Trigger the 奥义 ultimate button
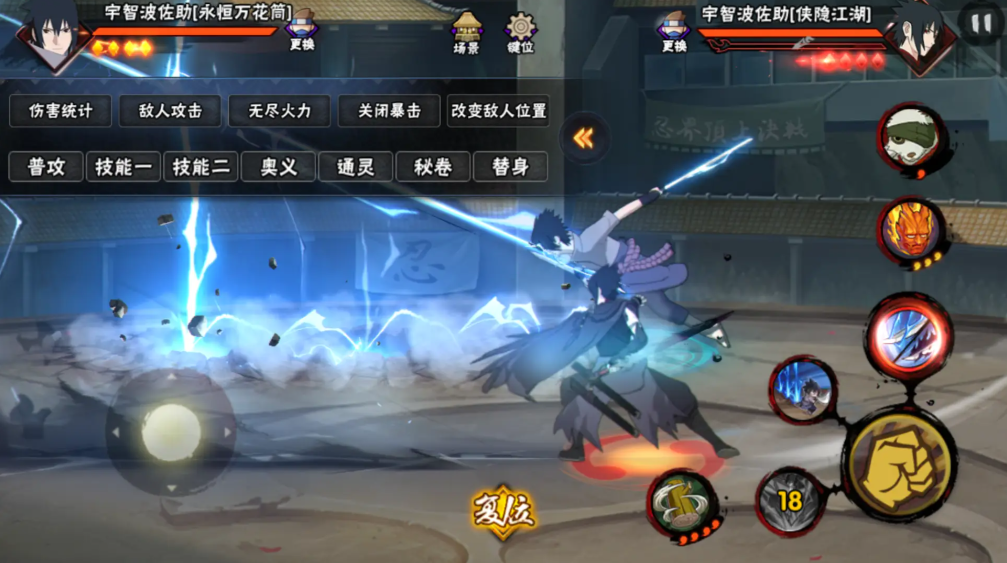This screenshot has width=1007, height=563. click(x=279, y=167)
